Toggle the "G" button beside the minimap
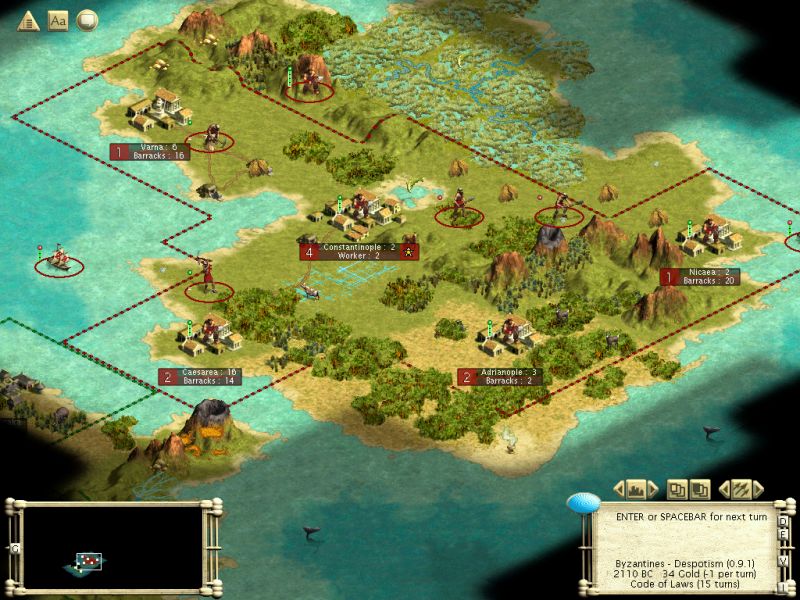 (14, 548)
